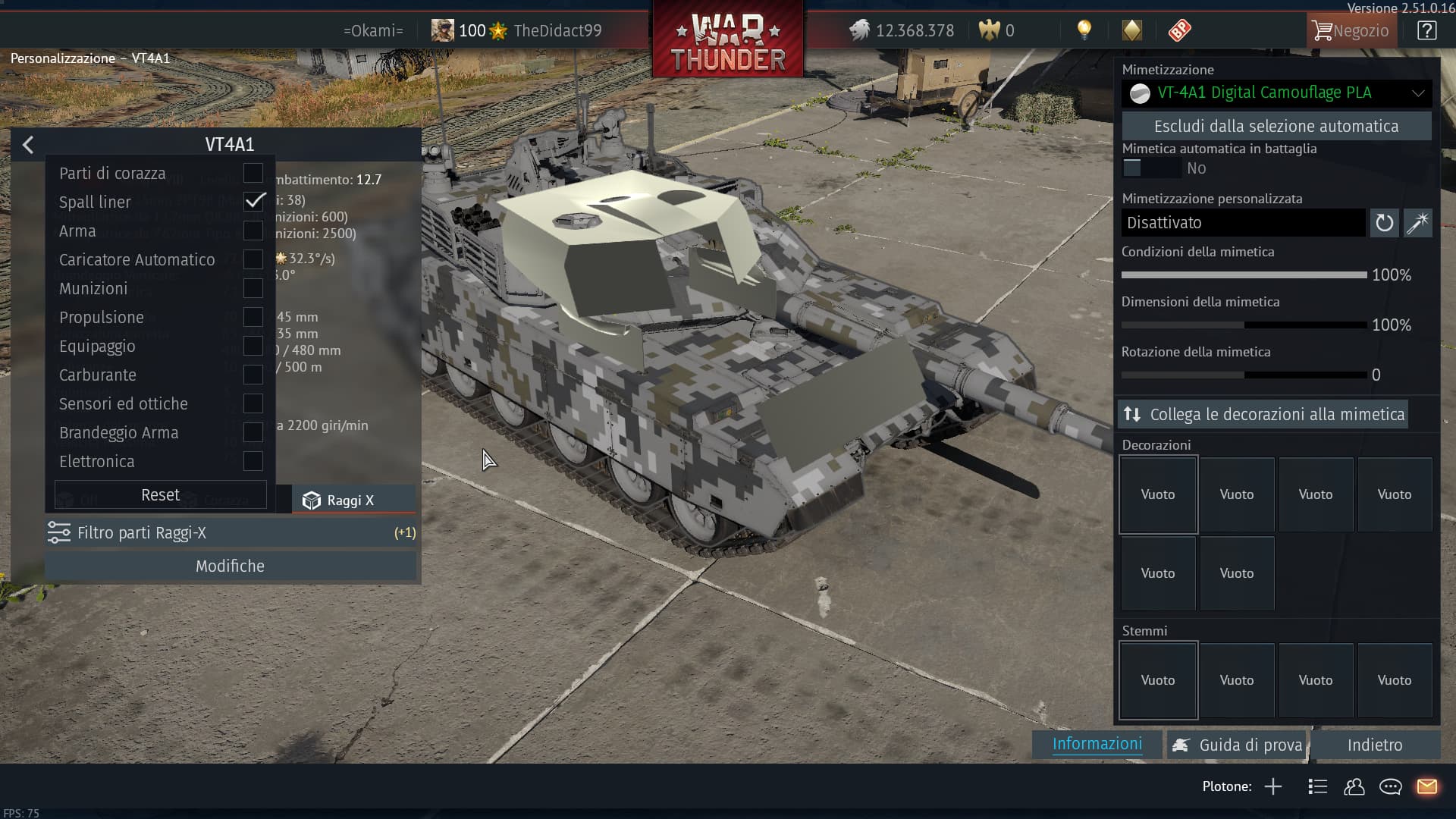Open the Negozio shop
This screenshot has height=819, width=1456.
pos(1351,31)
